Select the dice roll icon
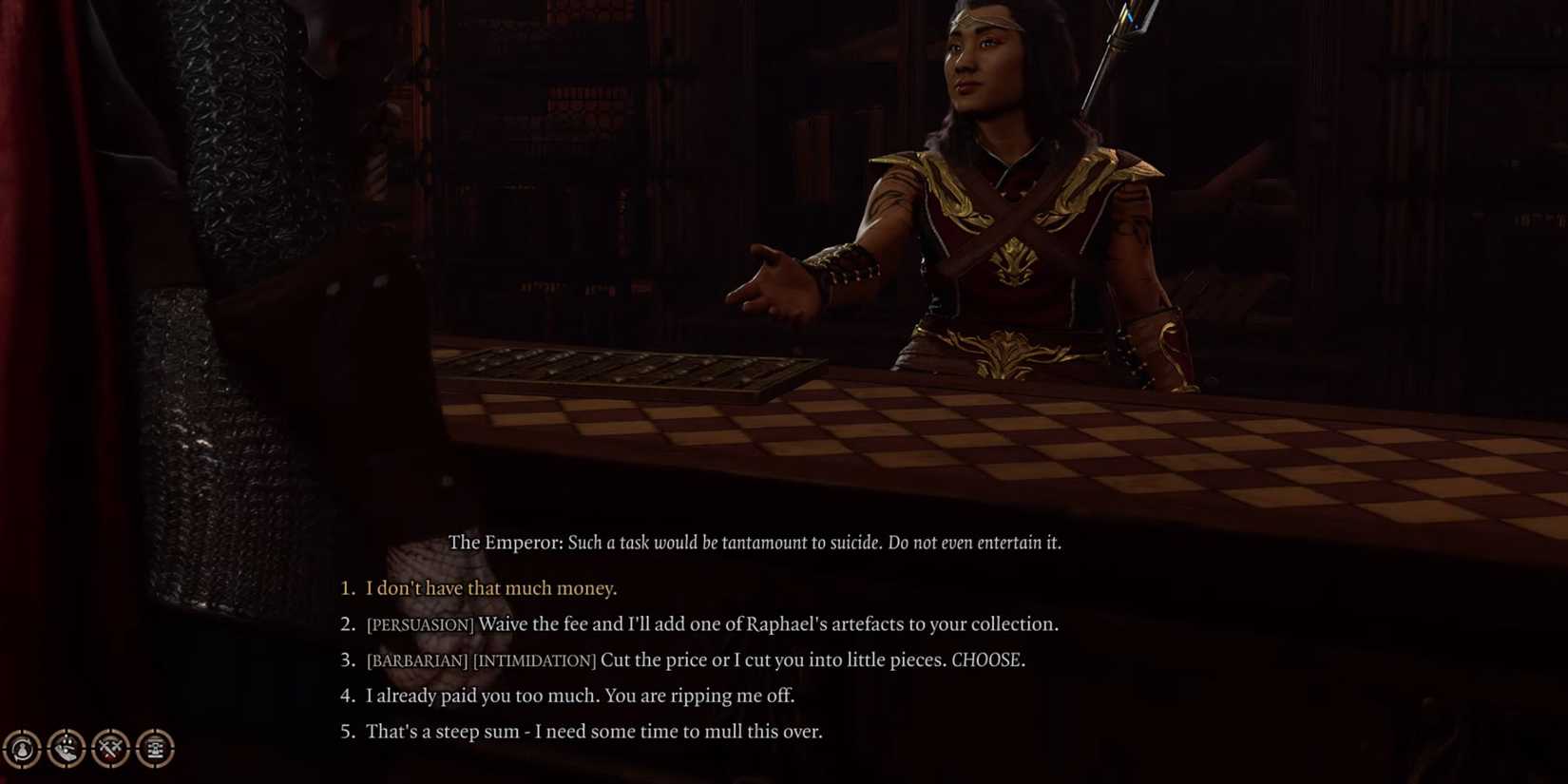Viewport: 1568px width, 784px height. (66, 749)
